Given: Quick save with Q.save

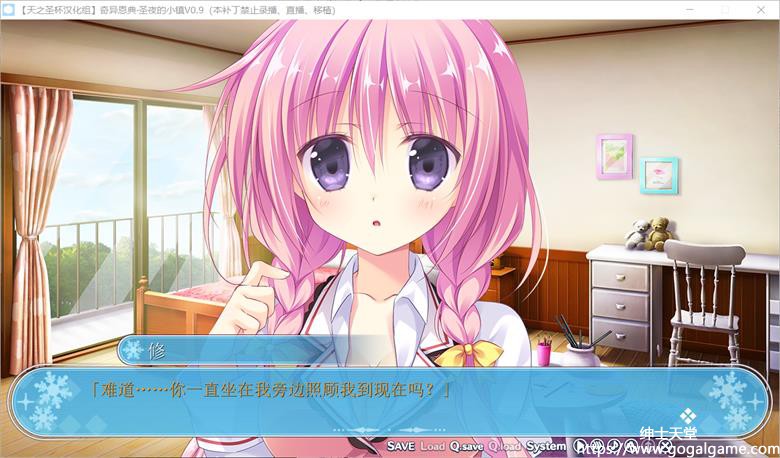Looking at the screenshot, I should click(467, 445).
